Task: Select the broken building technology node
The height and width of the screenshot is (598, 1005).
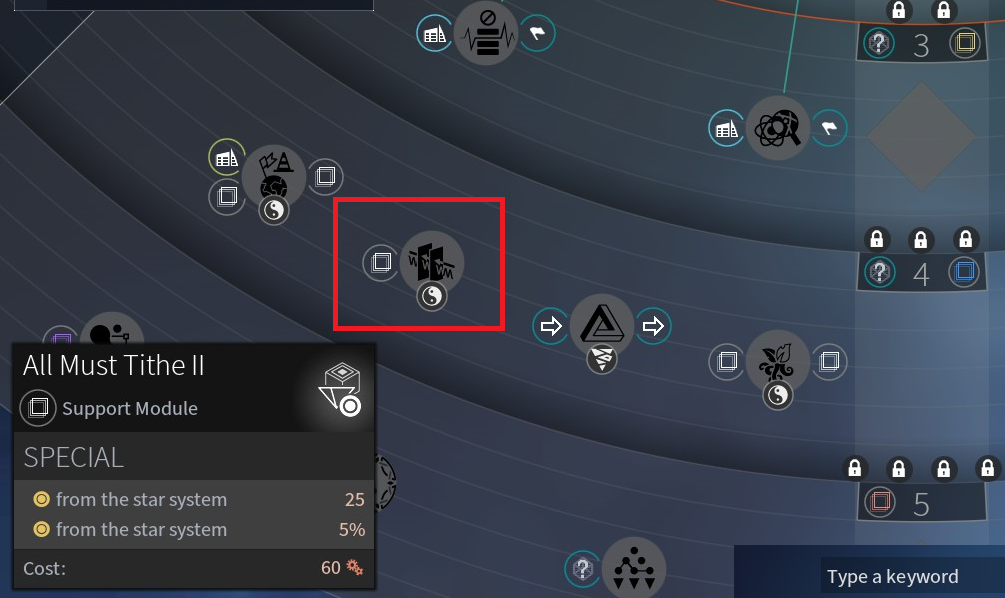Action: coord(432,263)
